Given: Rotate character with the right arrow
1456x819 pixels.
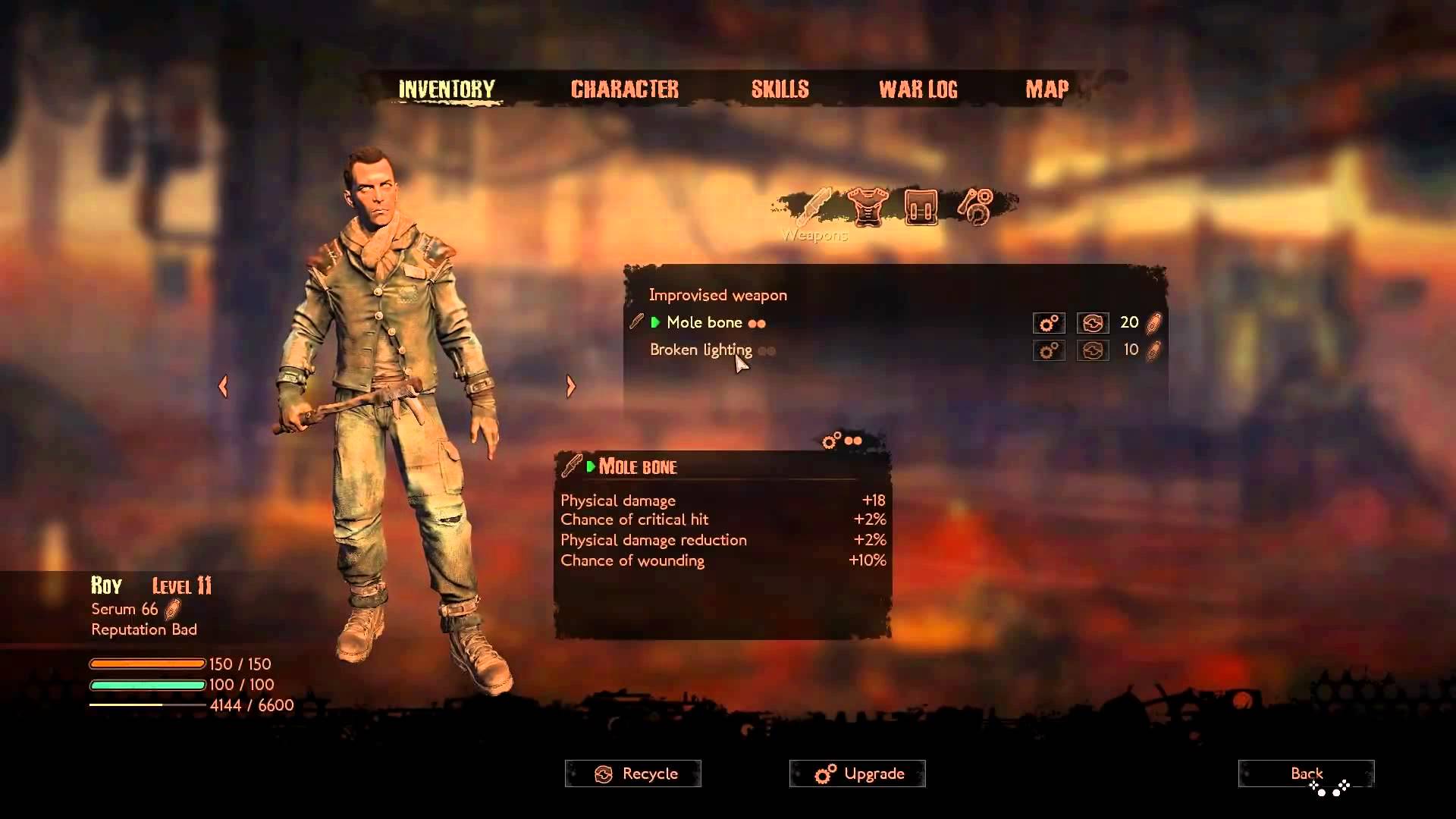Looking at the screenshot, I should click(571, 387).
